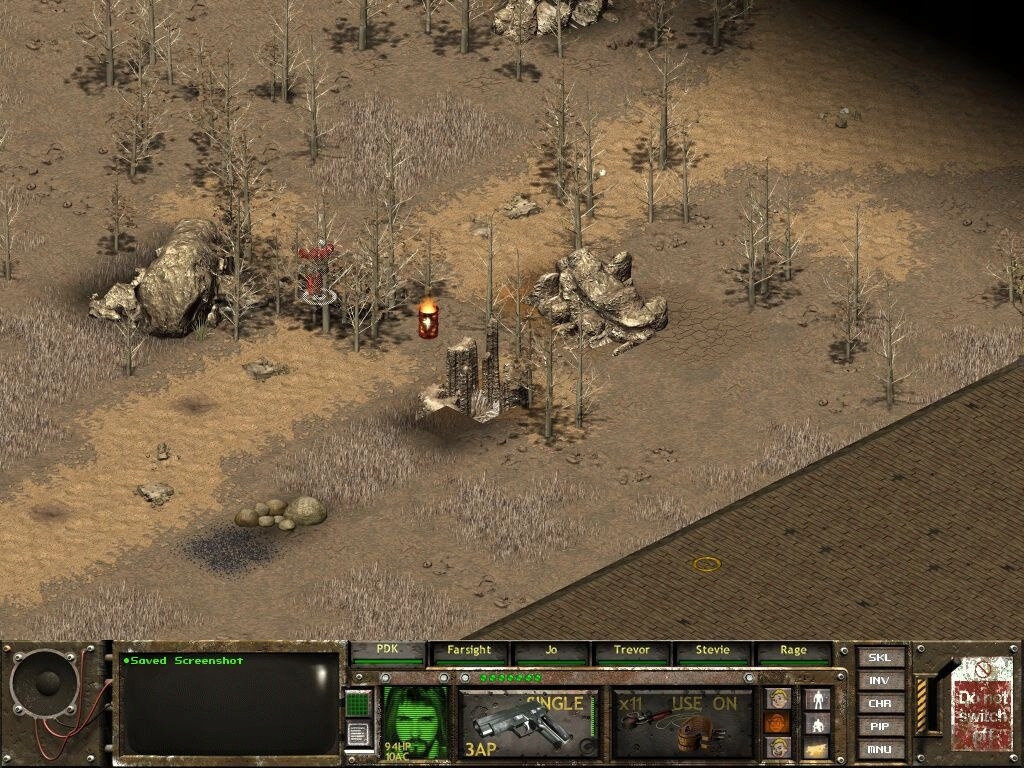Toggle the green grid map button

pos(359,703)
